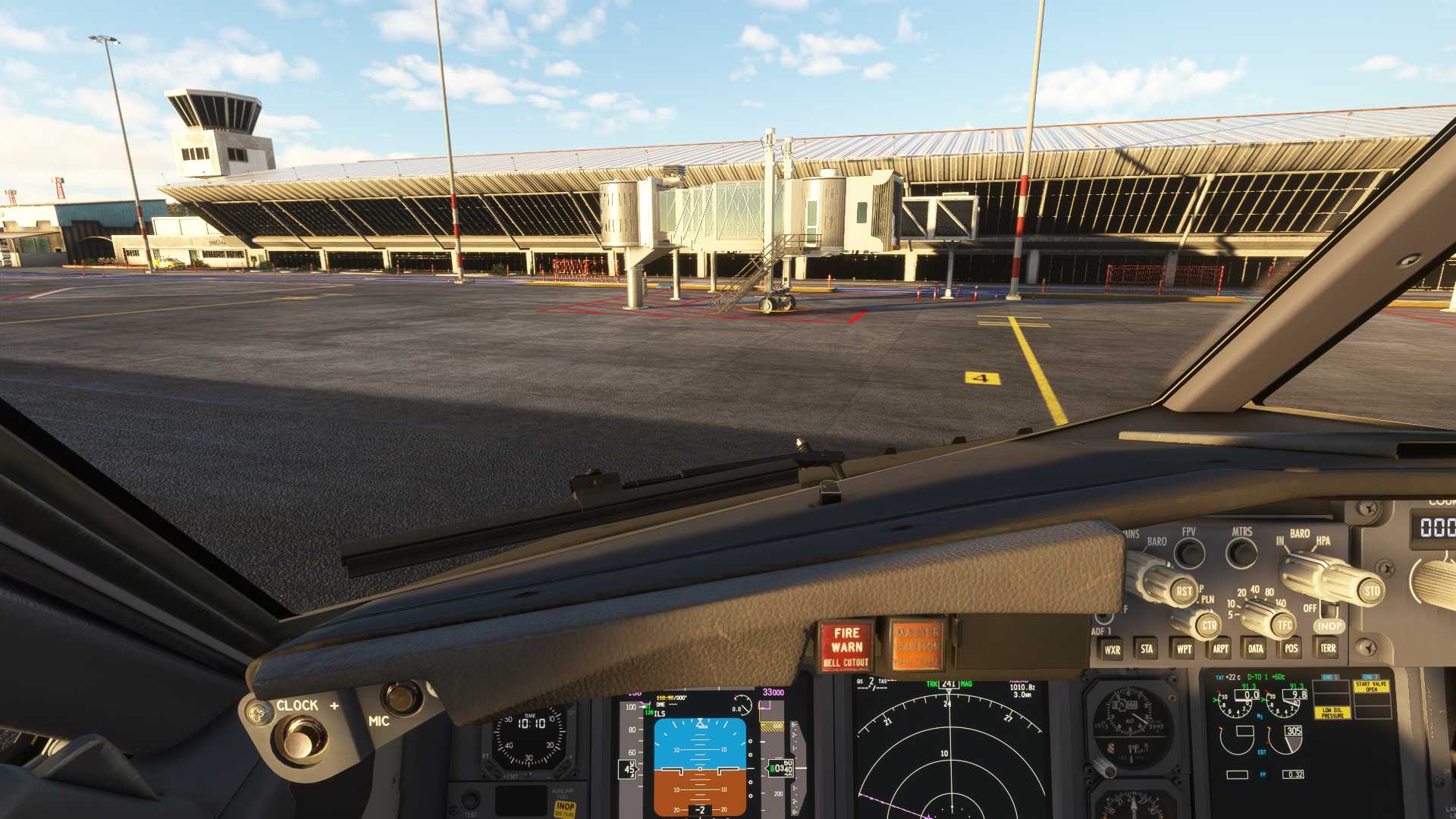Turn on the DATA map button
The image size is (1456, 819).
(x=1256, y=648)
